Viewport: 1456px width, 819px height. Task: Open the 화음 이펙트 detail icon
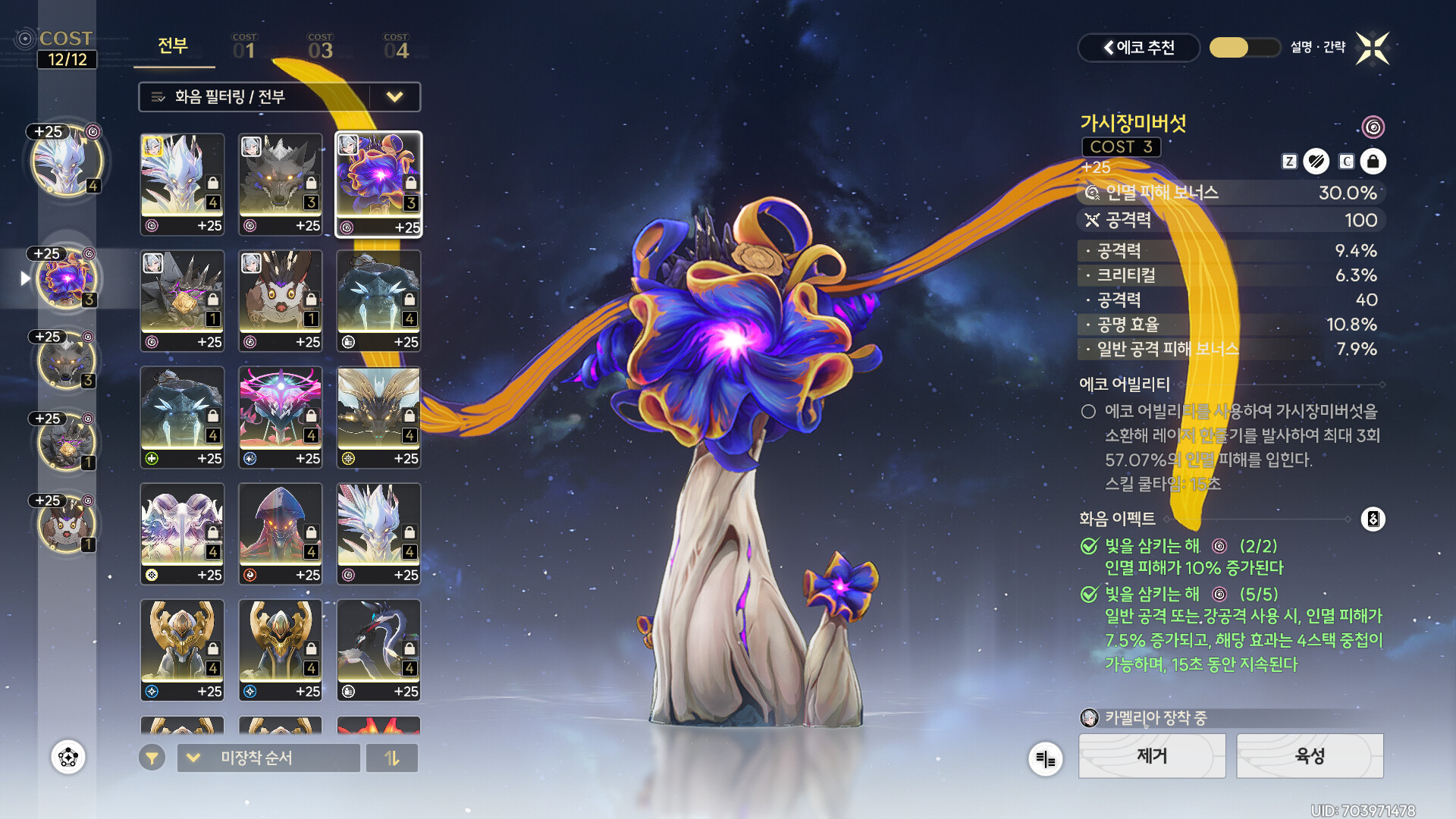tap(1373, 519)
